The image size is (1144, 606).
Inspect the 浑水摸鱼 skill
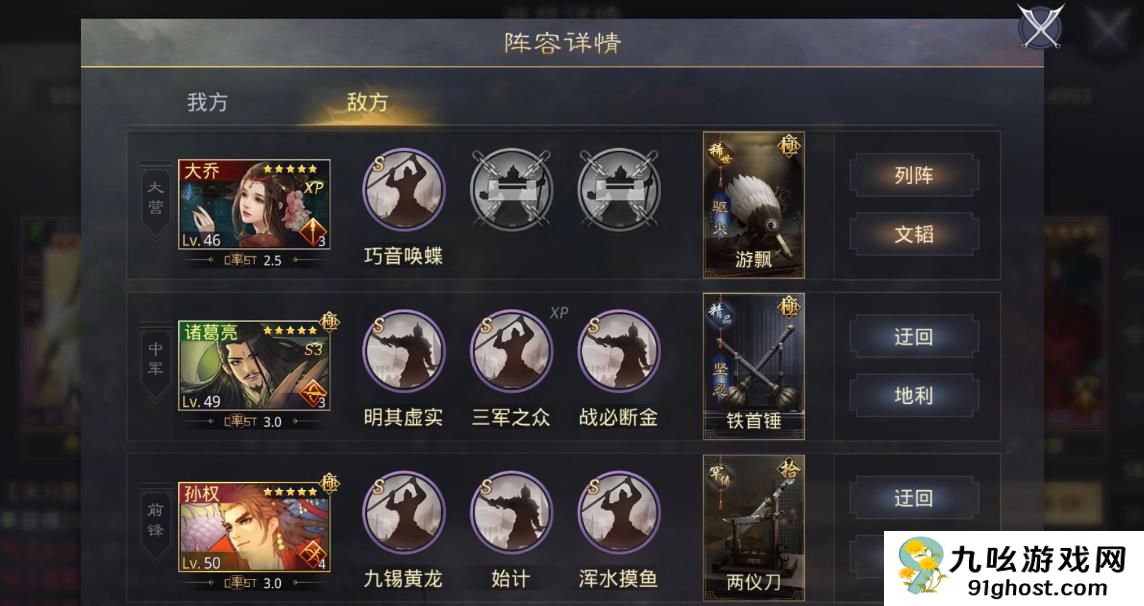click(x=619, y=512)
